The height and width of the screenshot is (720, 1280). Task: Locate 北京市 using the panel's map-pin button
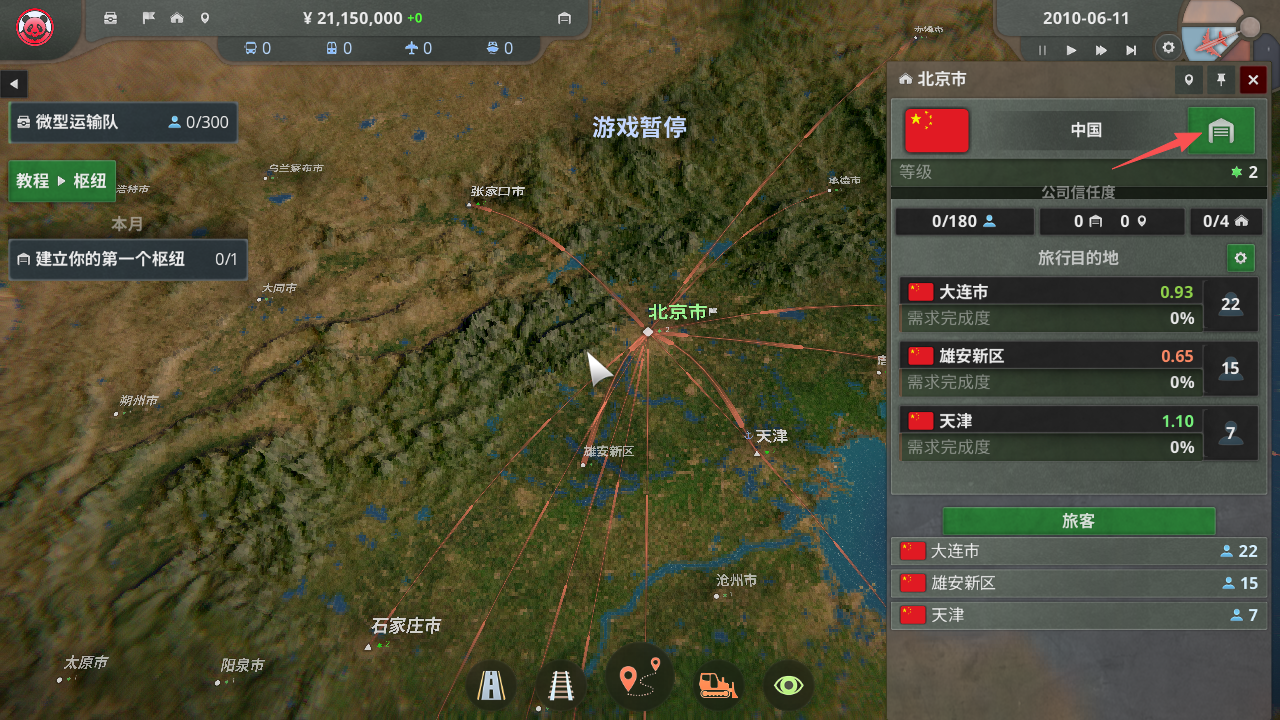[1189, 80]
